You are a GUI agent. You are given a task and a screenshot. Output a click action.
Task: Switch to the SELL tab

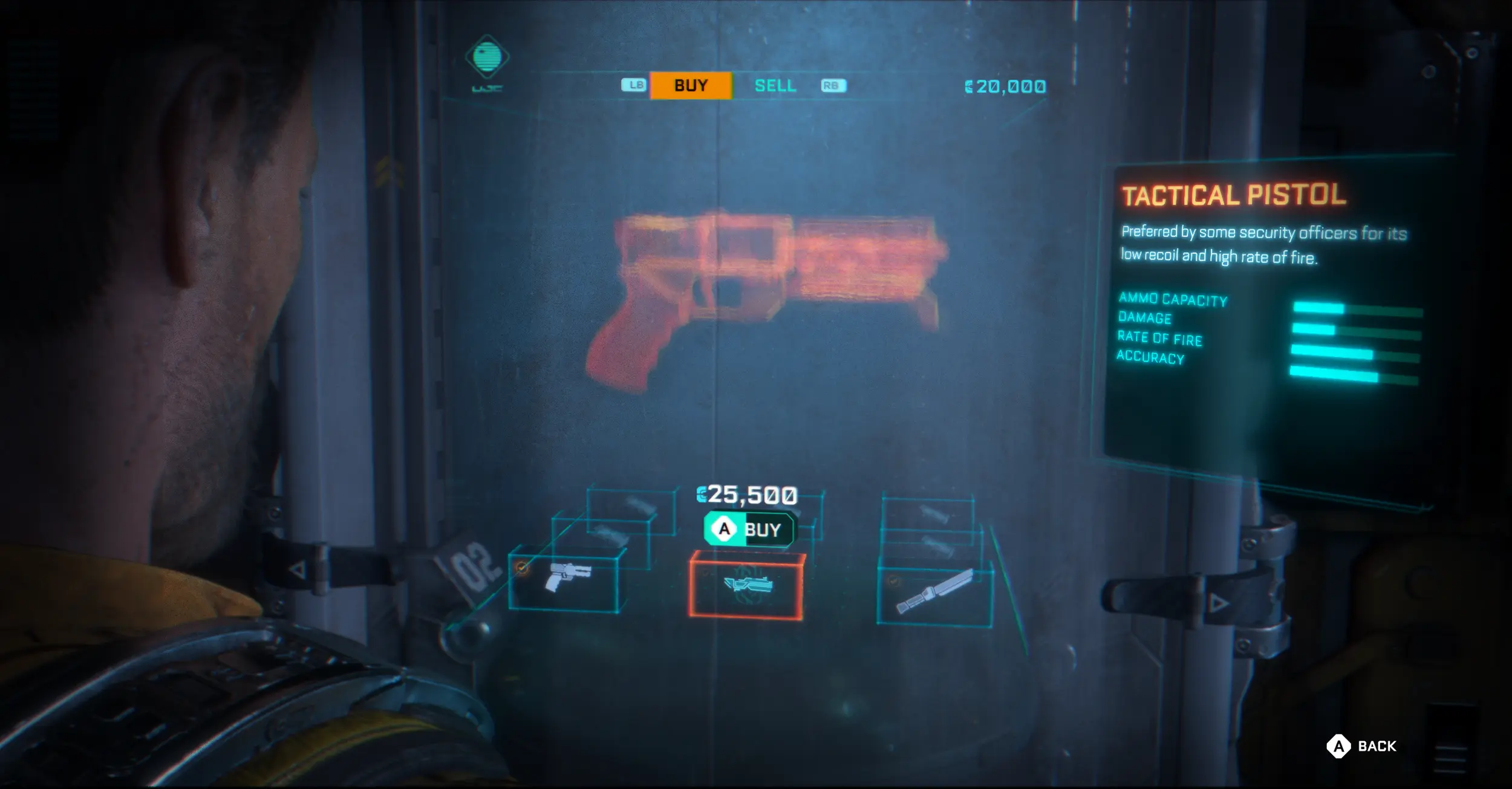(775, 86)
